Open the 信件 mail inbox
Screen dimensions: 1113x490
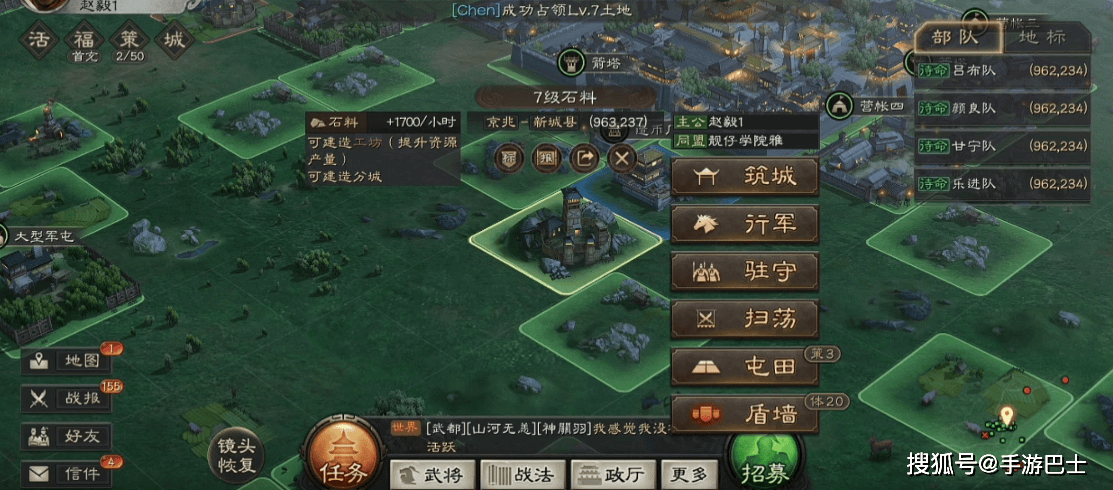(x=67, y=472)
